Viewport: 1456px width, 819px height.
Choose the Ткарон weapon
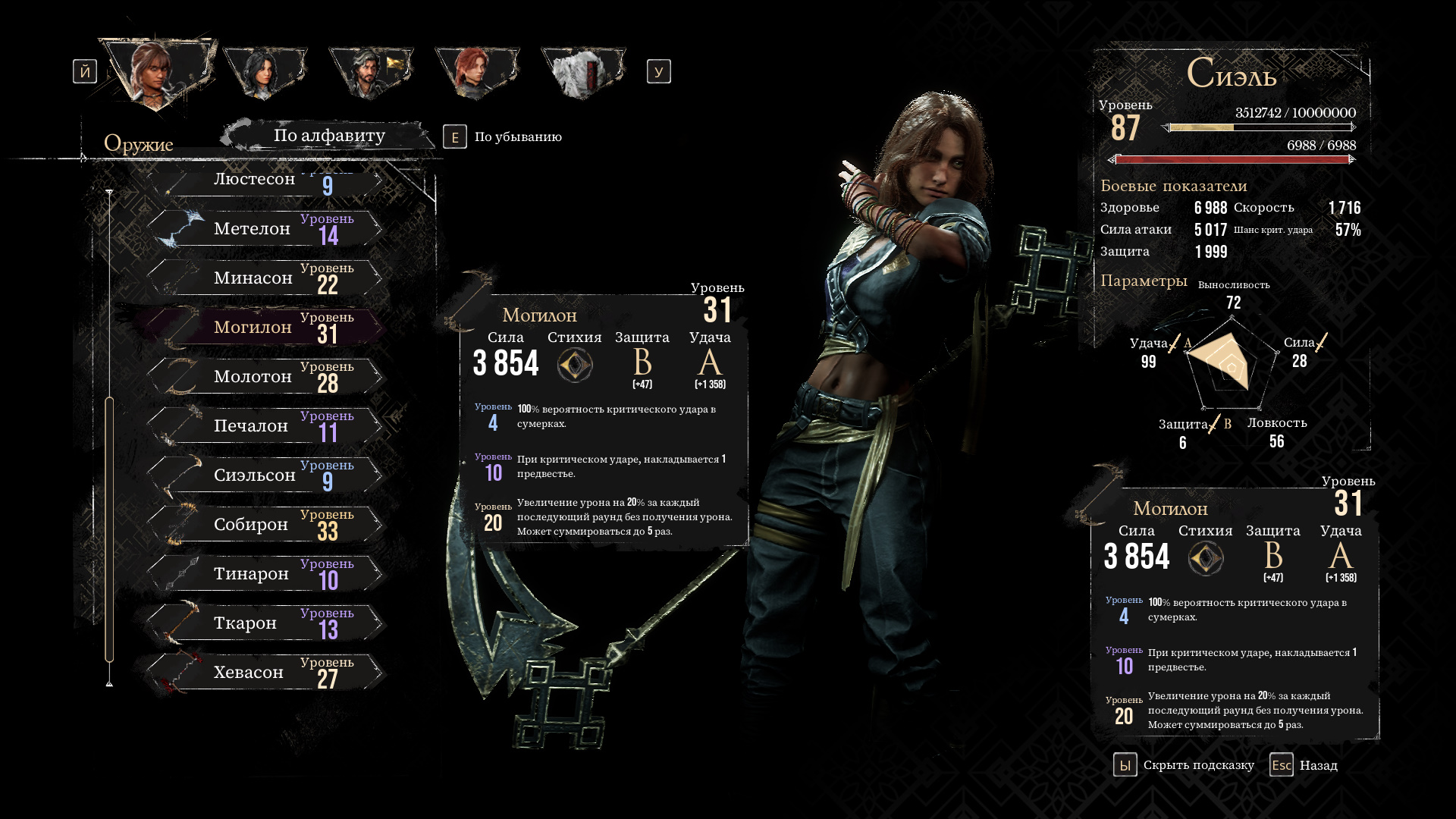coord(265,623)
